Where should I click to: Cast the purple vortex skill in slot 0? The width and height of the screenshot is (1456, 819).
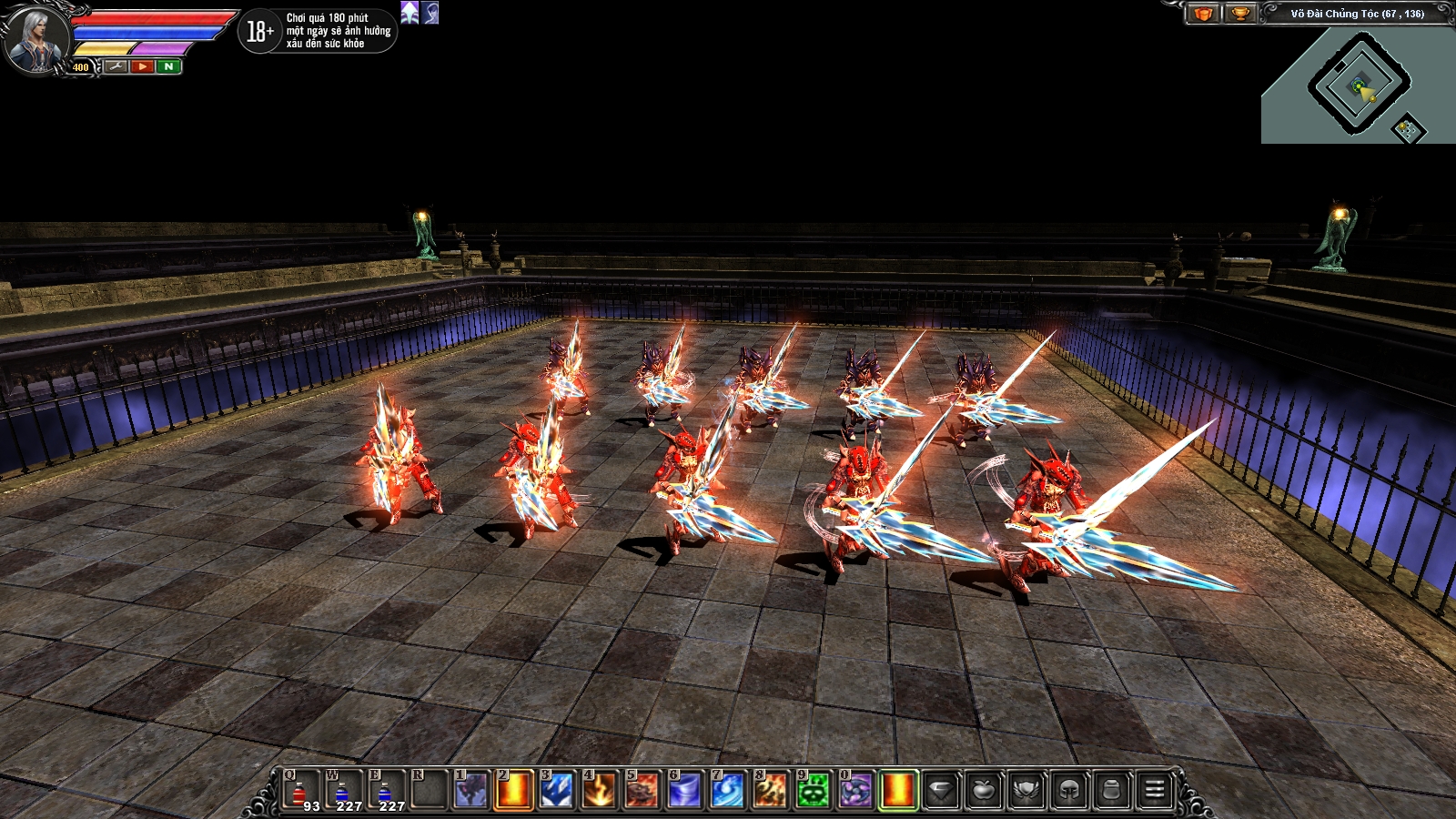pos(855,791)
